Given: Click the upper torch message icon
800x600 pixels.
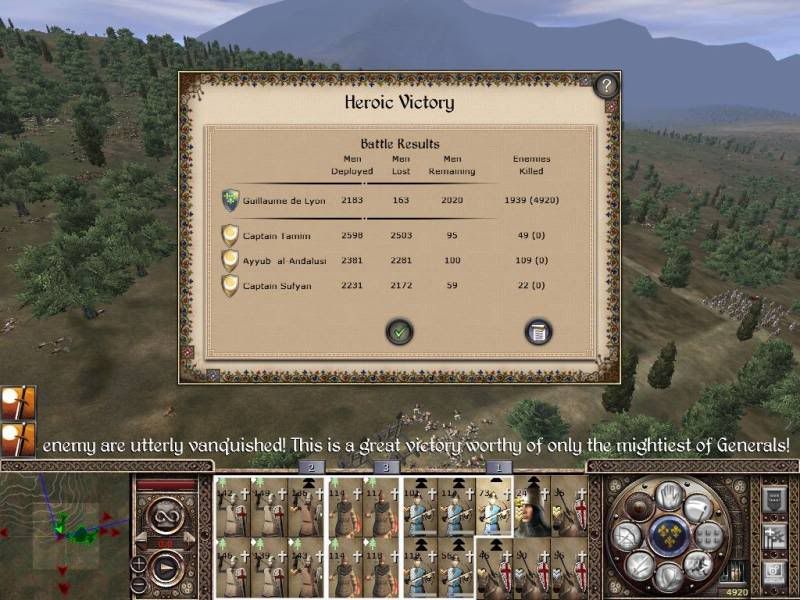Looking at the screenshot, I should [x=18, y=403].
